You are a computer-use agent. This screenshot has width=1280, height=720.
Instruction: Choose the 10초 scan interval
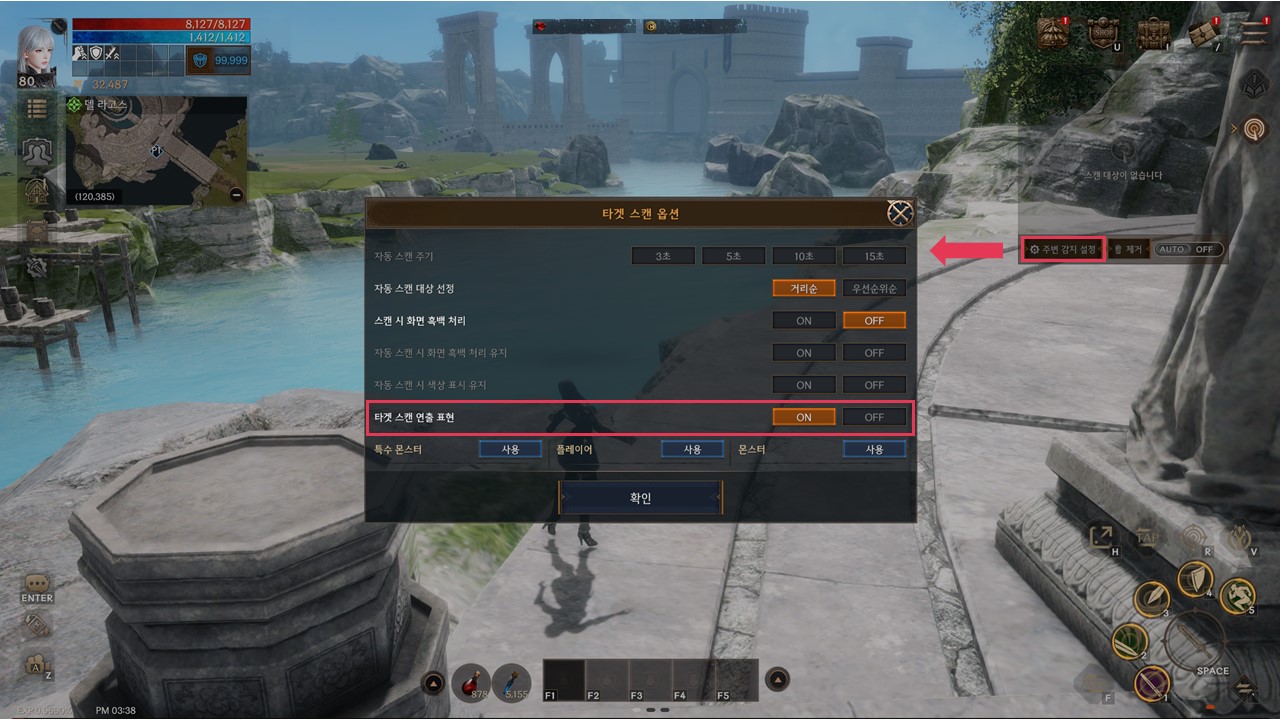[x=804, y=256]
